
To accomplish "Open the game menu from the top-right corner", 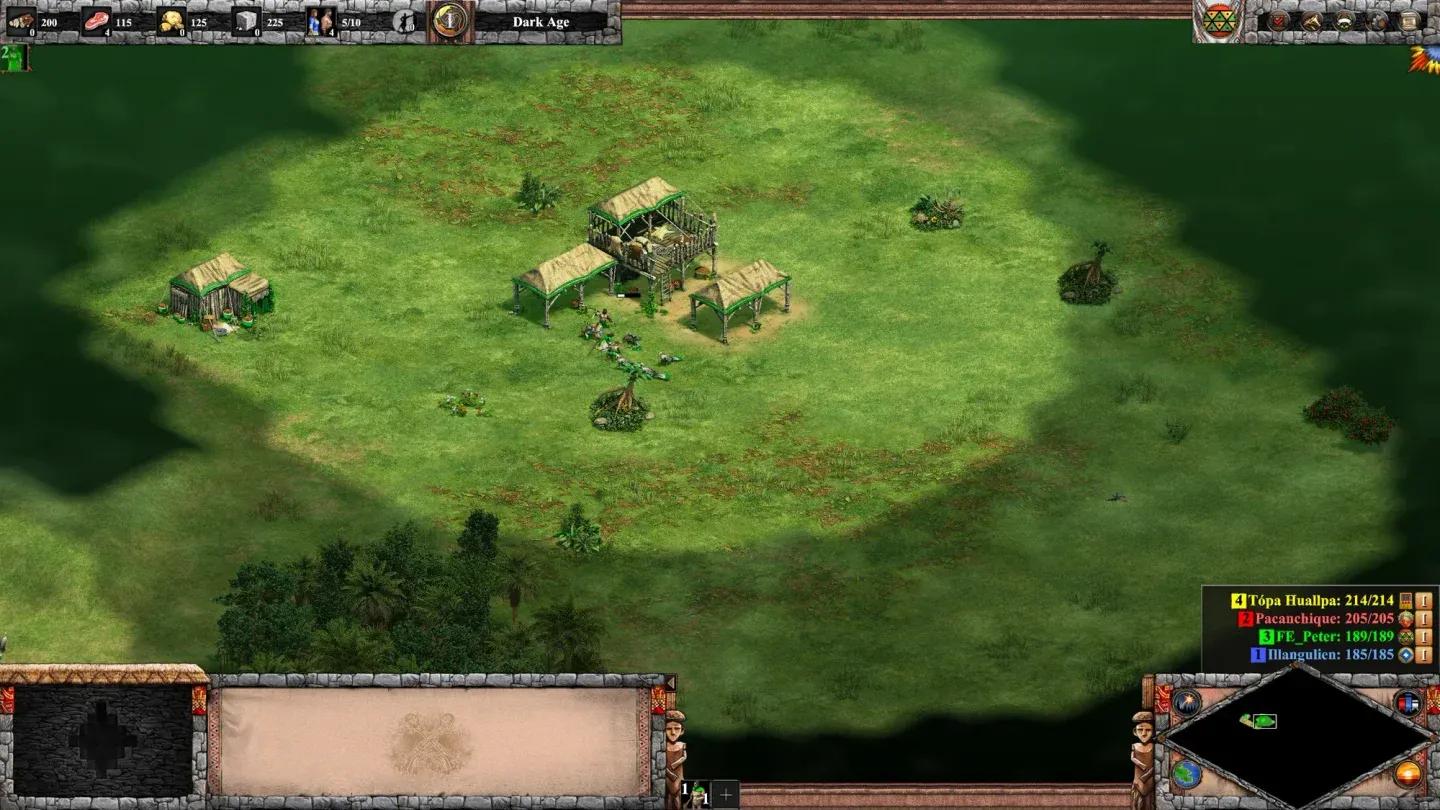I will pyautogui.click(x=1409, y=21).
